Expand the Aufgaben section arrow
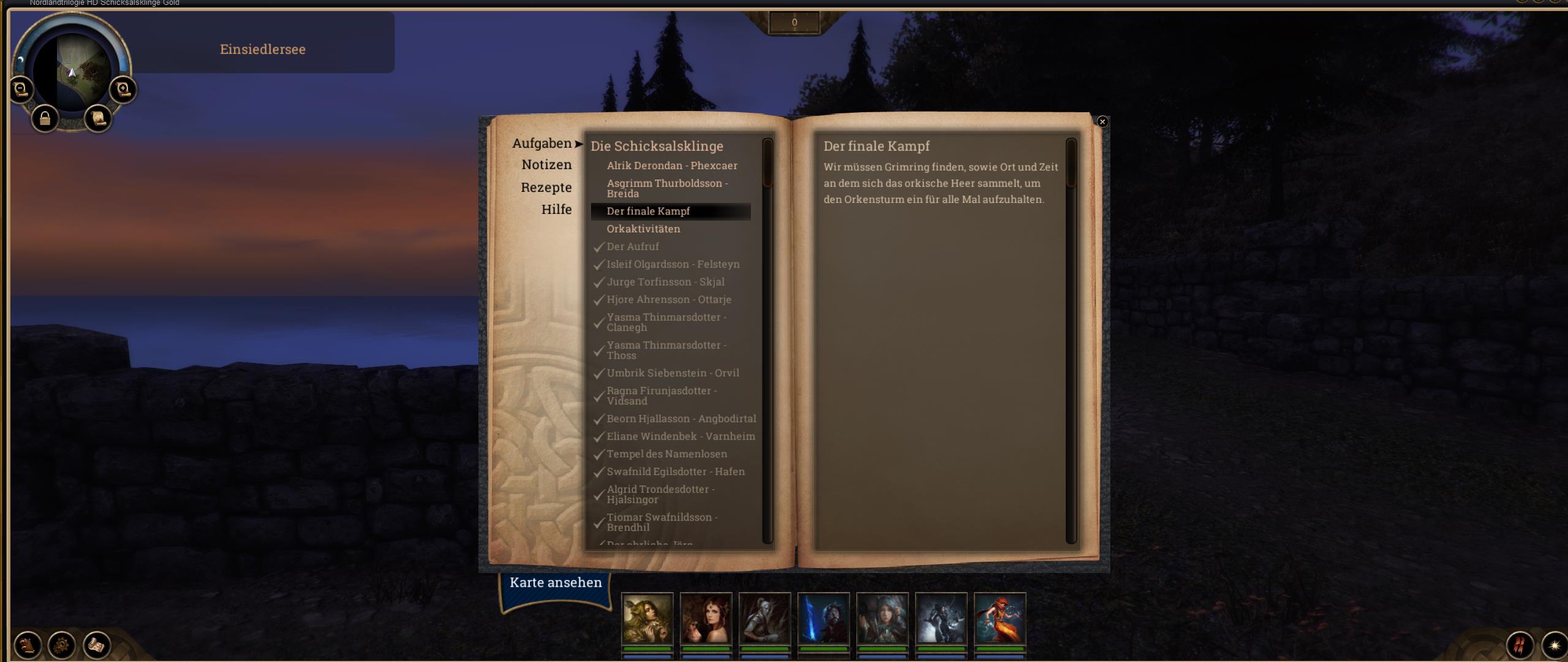 [578, 143]
